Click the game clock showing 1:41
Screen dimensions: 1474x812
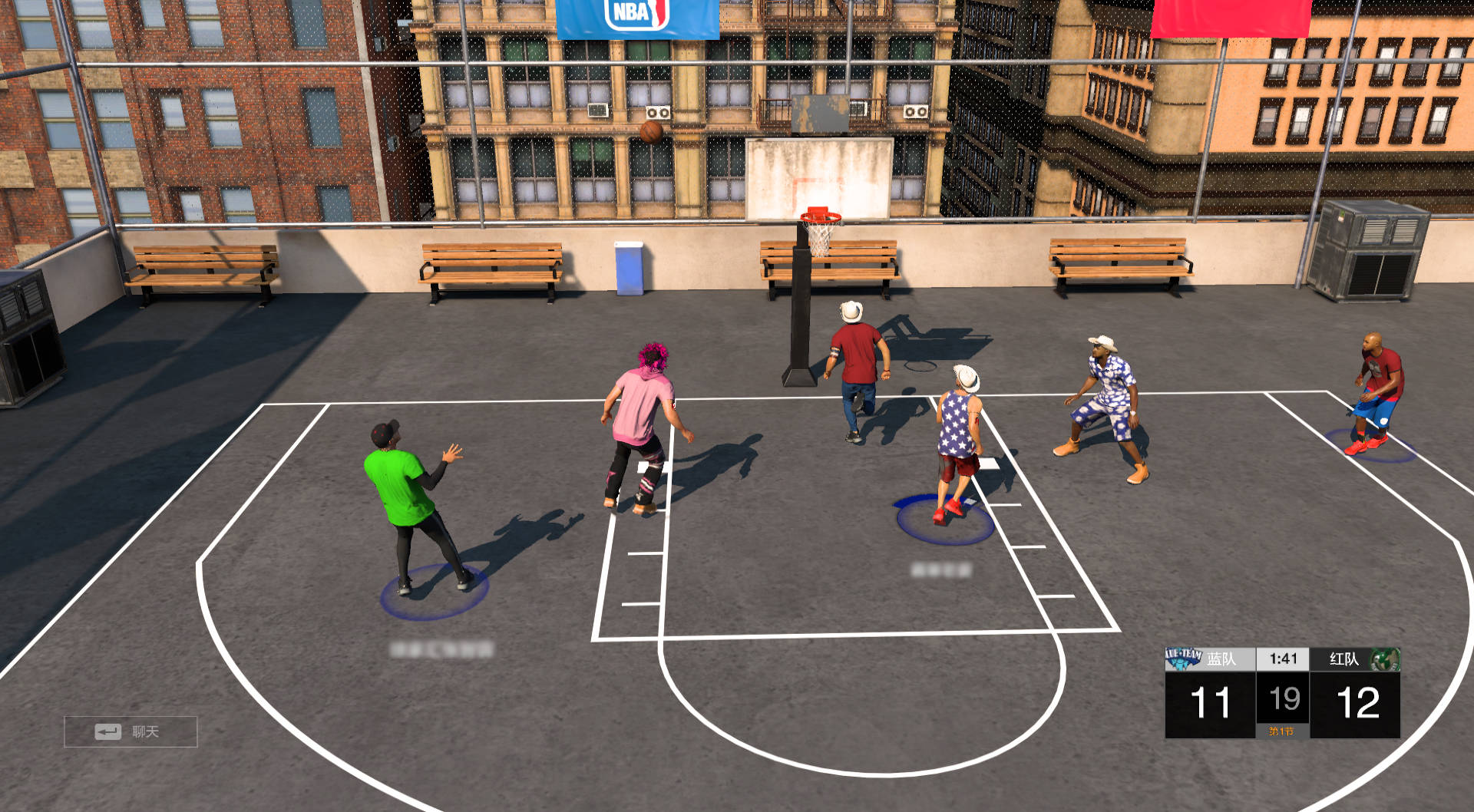[x=1283, y=659]
